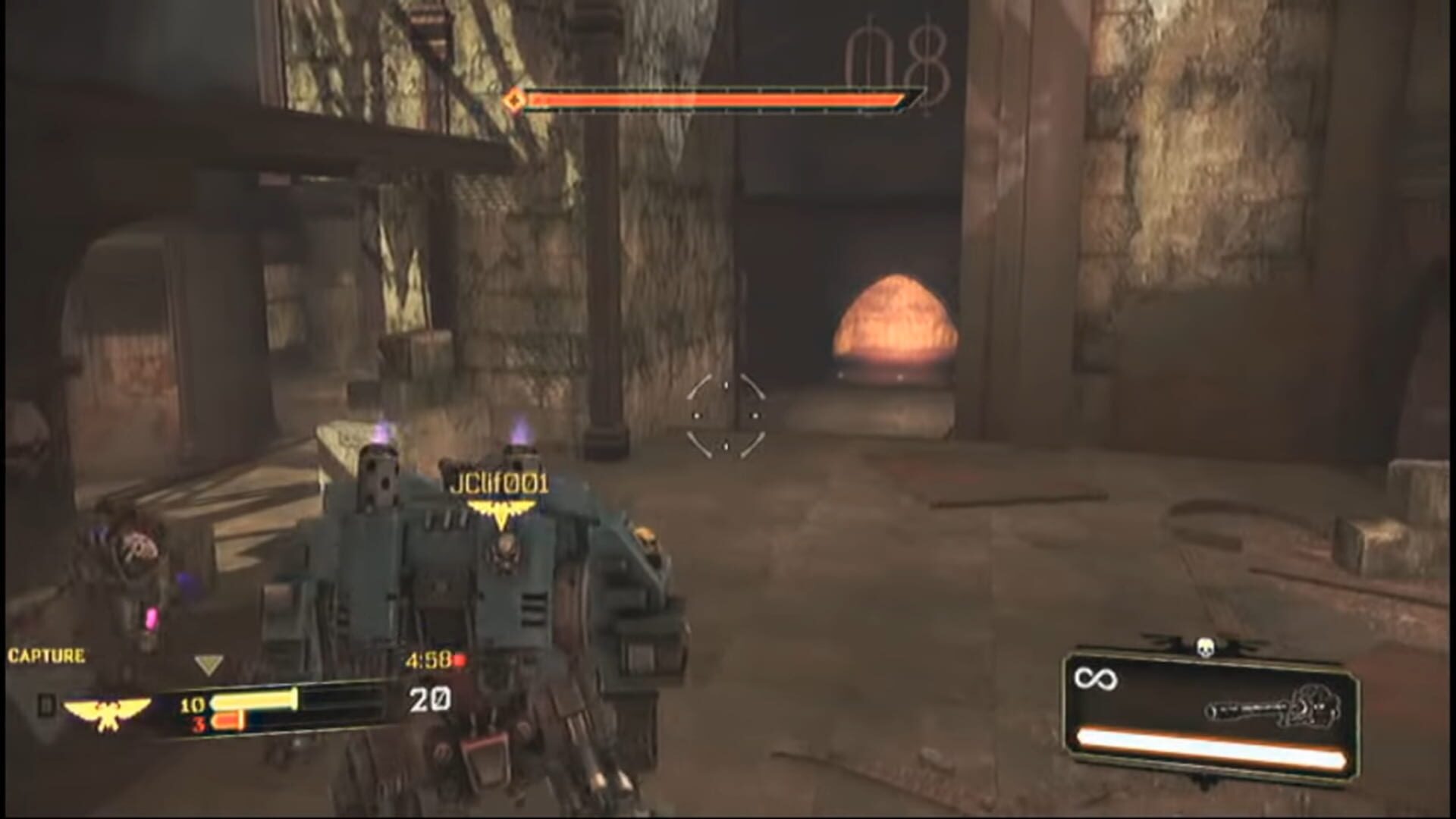Click the infinity ammo symbol
Image resolution: width=1456 pixels, height=819 pixels.
tap(1097, 678)
